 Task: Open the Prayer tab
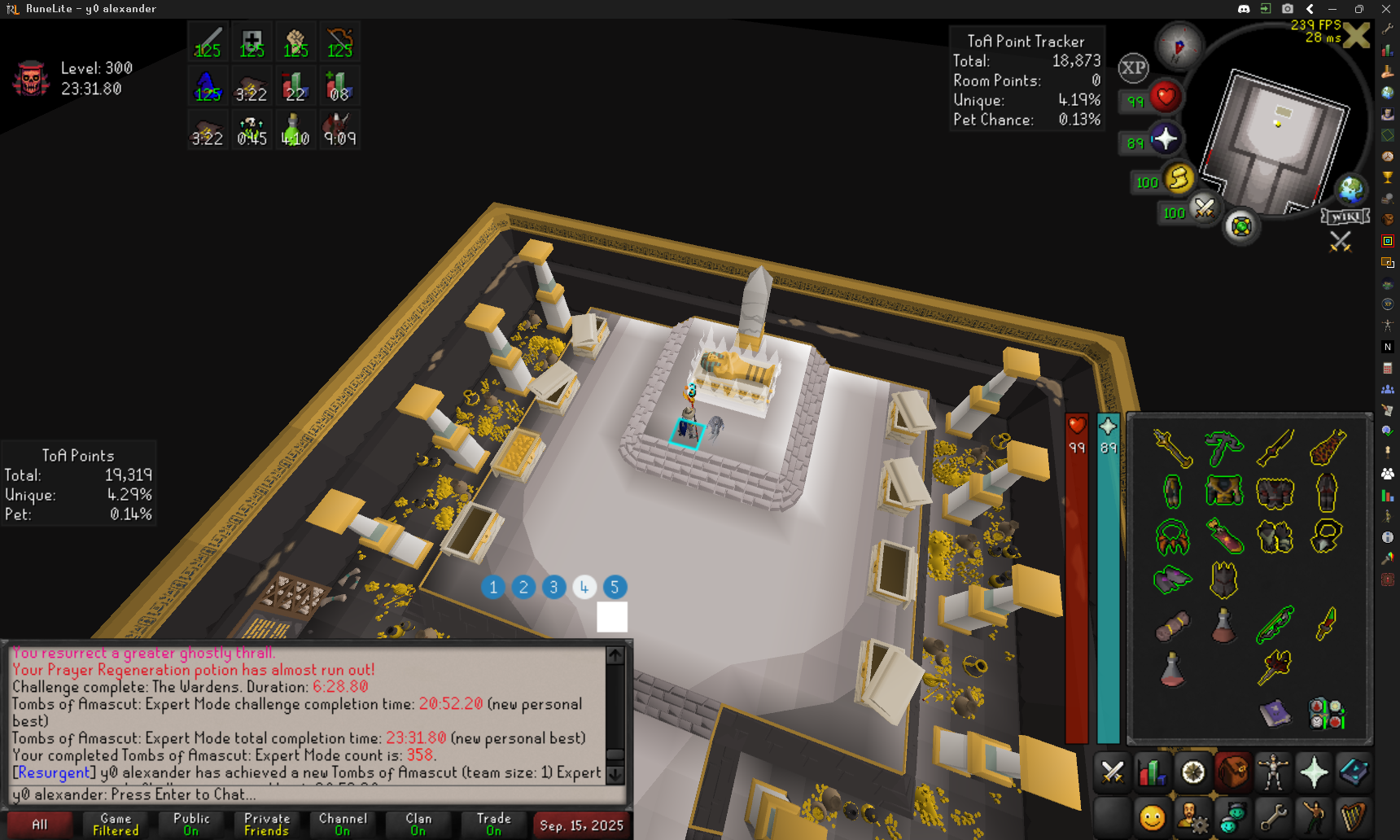pos(1314,772)
